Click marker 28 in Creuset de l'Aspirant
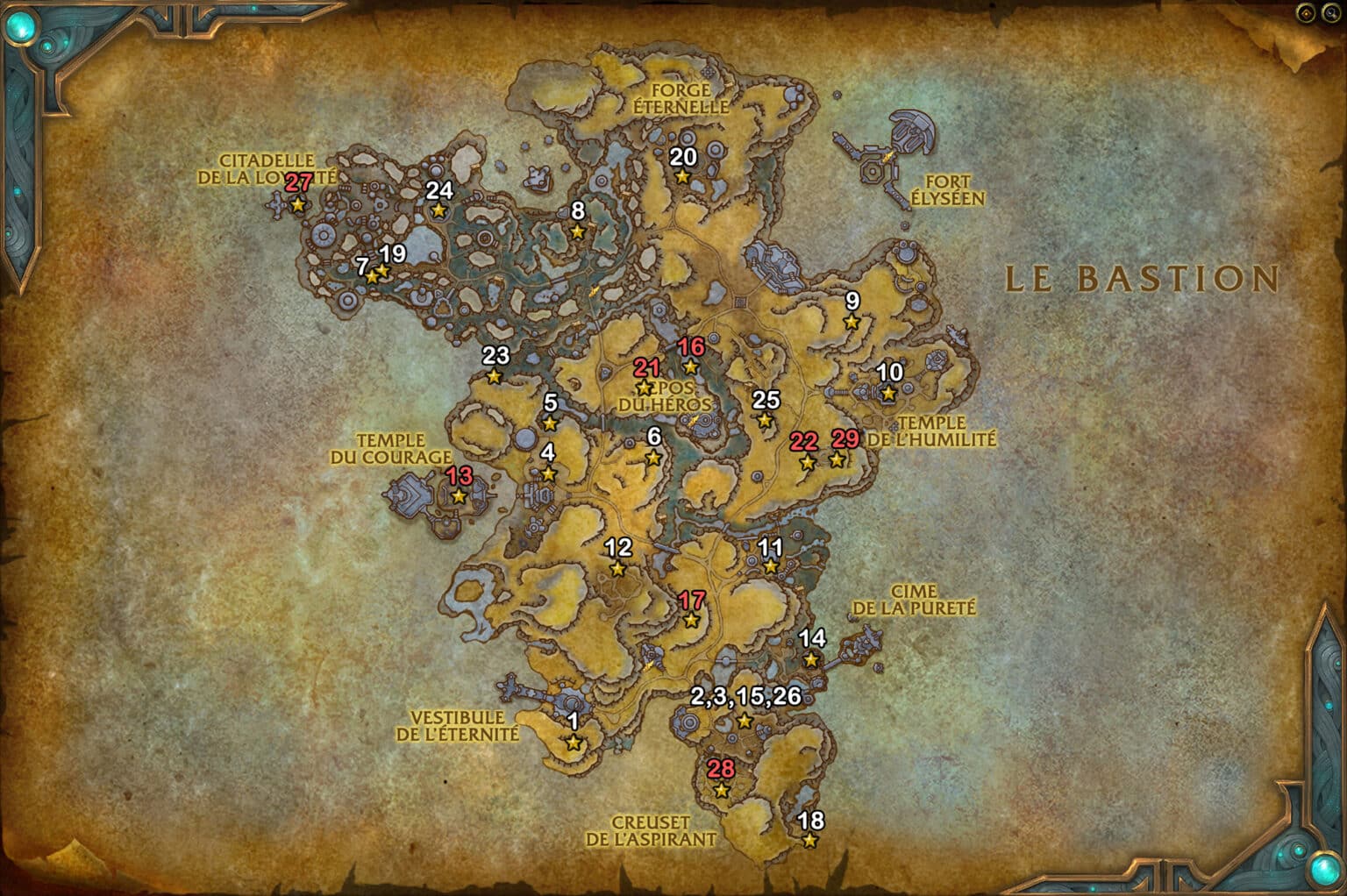The width and height of the screenshot is (1347, 896). point(720,792)
